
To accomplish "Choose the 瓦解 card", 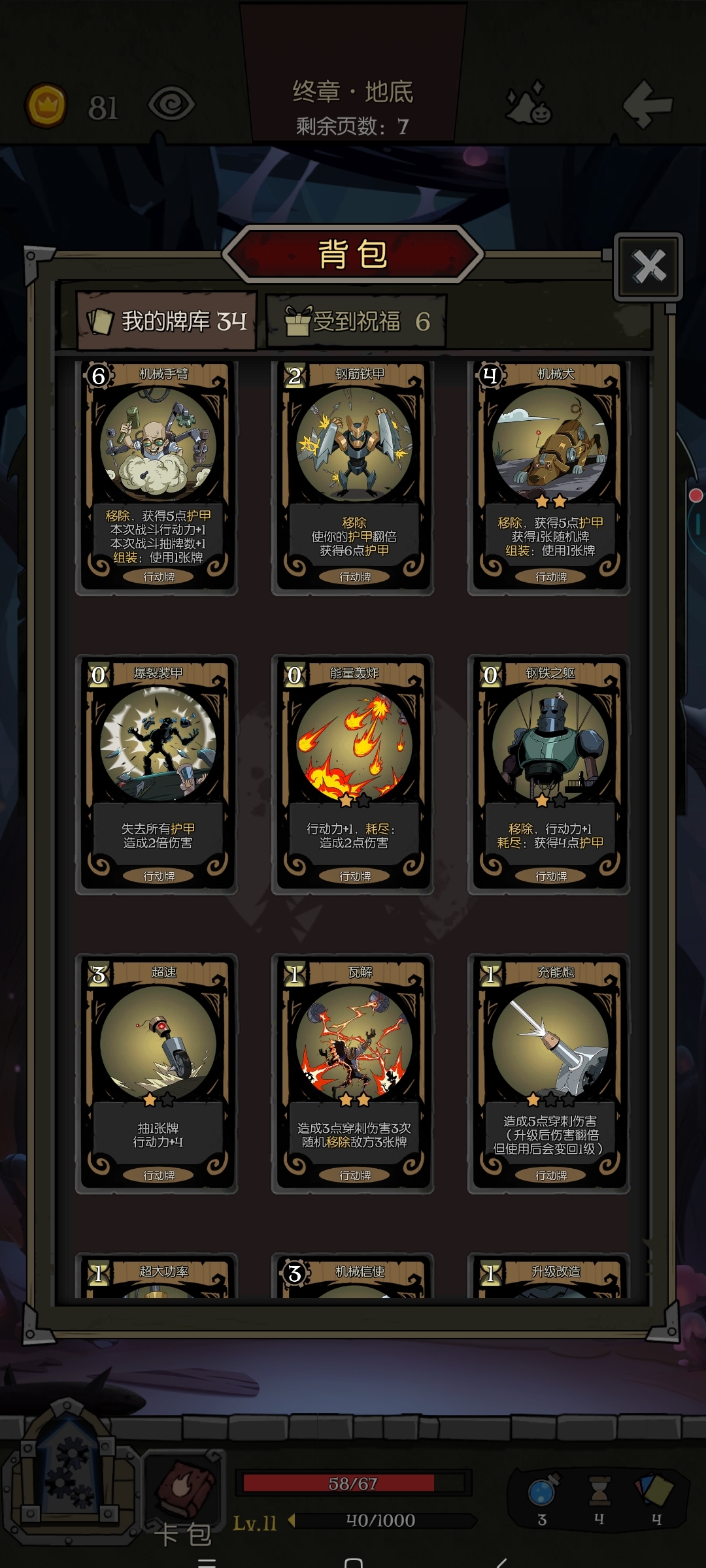I will point(353,1073).
